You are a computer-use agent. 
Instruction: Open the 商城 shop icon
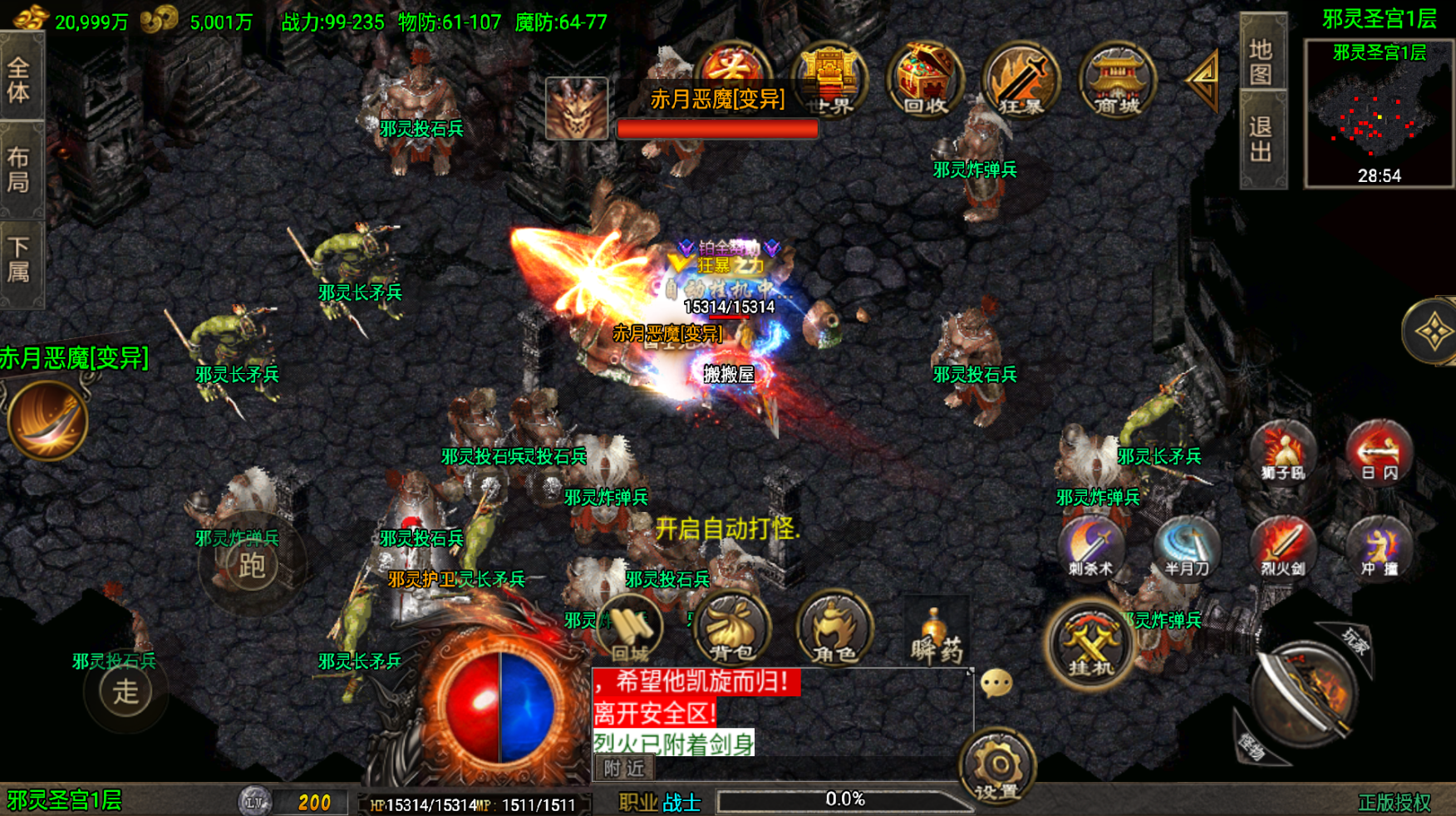pos(1116,80)
